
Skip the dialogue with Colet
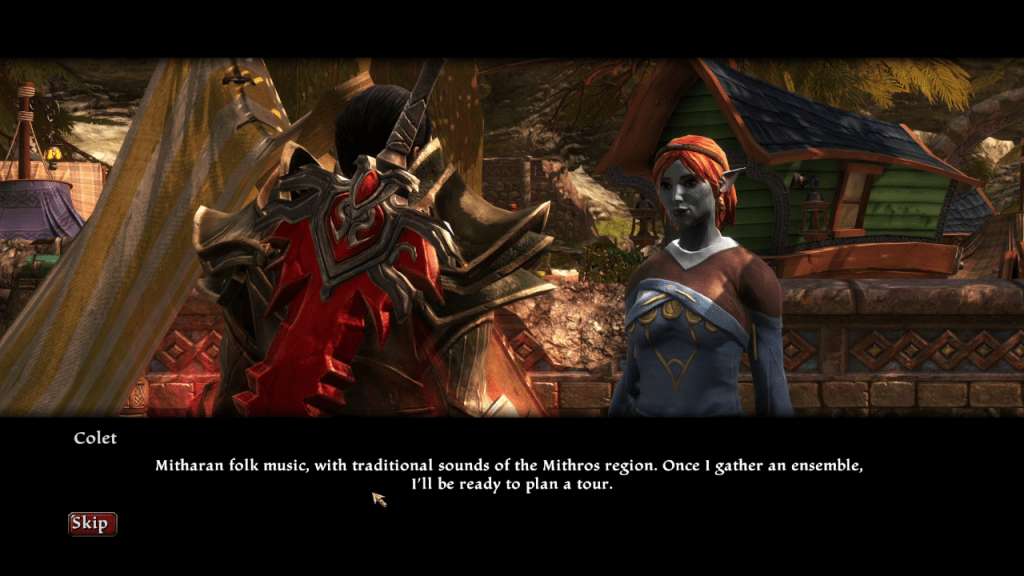tap(92, 524)
